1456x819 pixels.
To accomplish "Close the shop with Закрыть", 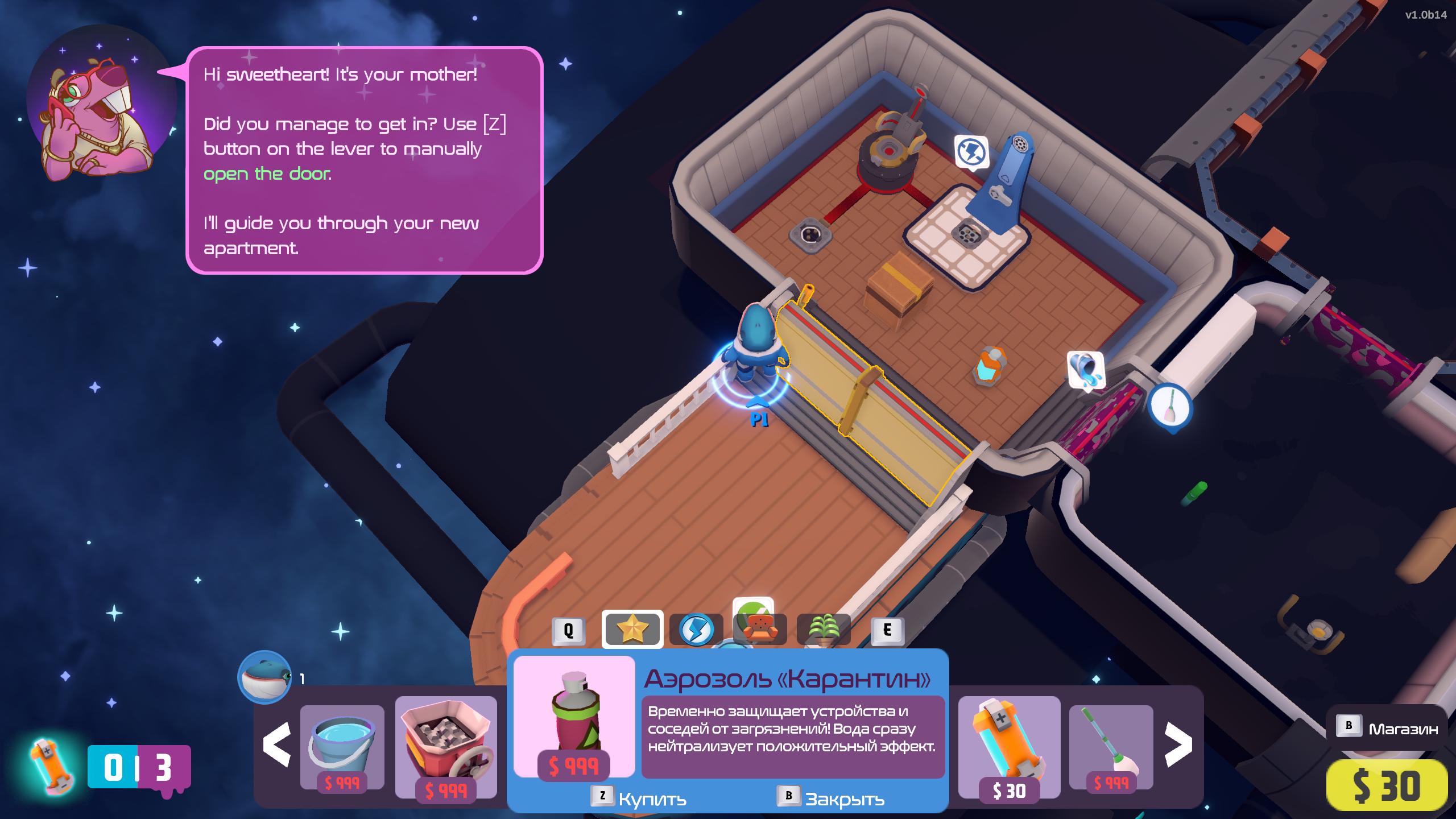I will click(x=832, y=799).
